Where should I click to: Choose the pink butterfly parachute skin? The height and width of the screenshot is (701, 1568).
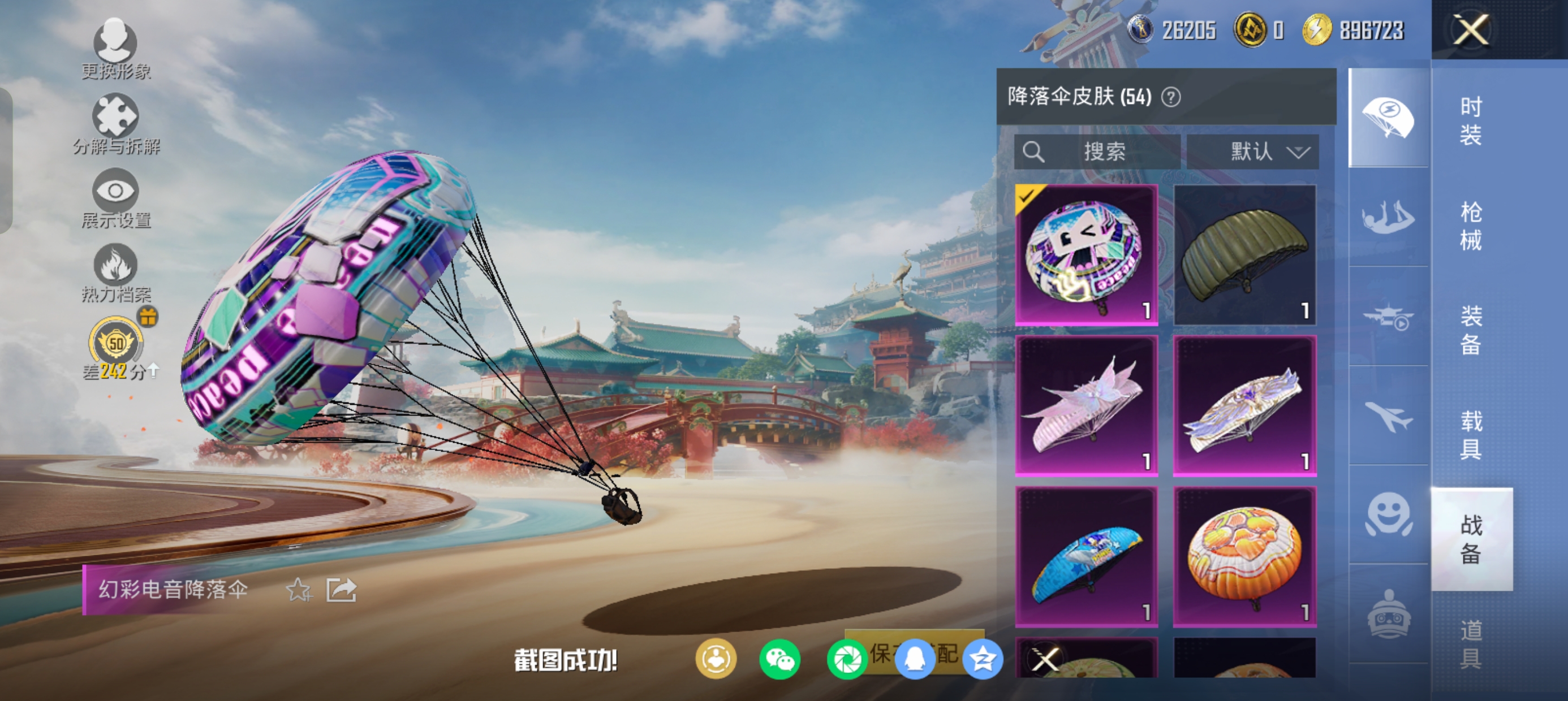[1086, 405]
